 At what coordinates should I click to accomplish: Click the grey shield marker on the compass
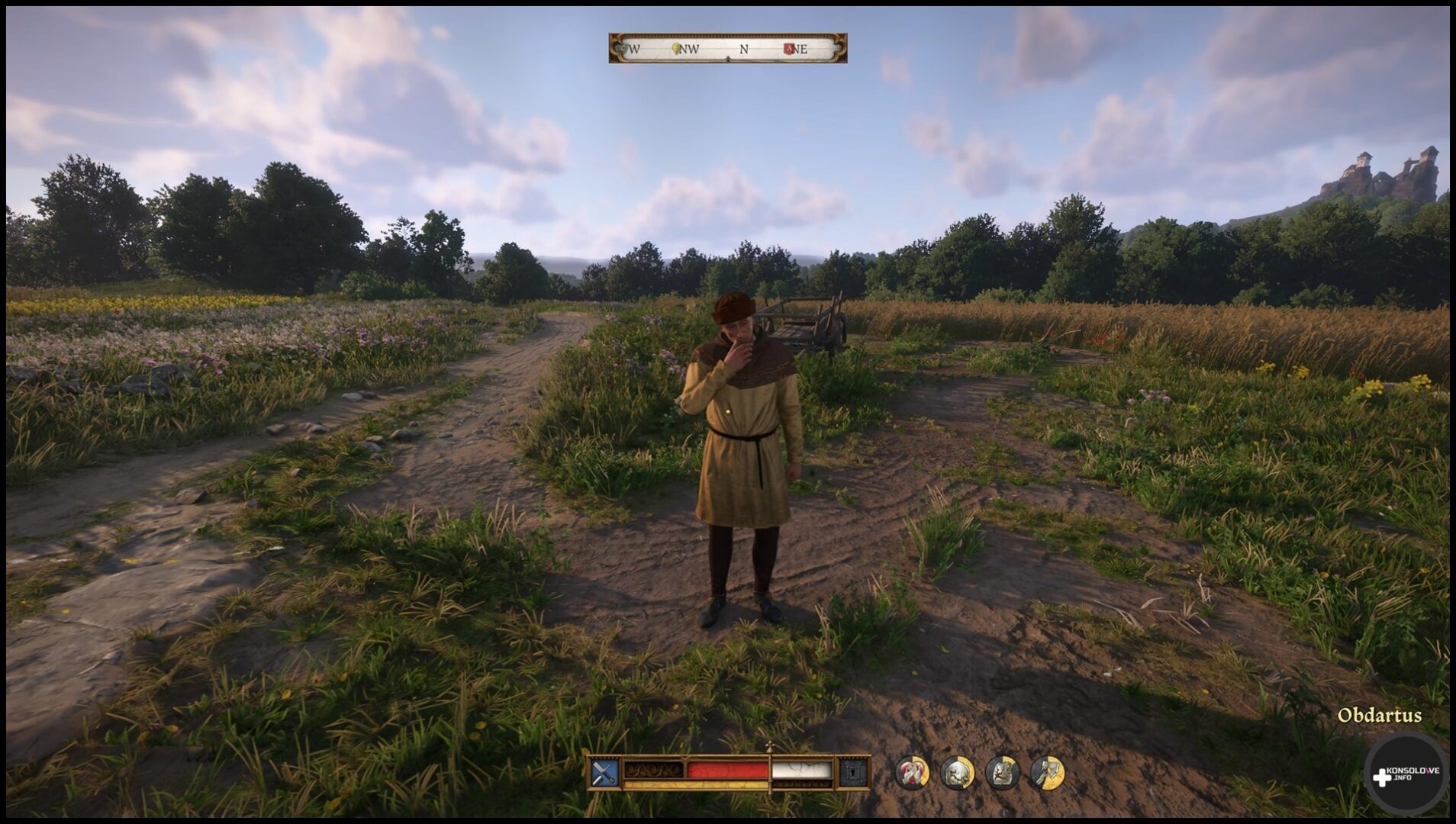[623, 49]
